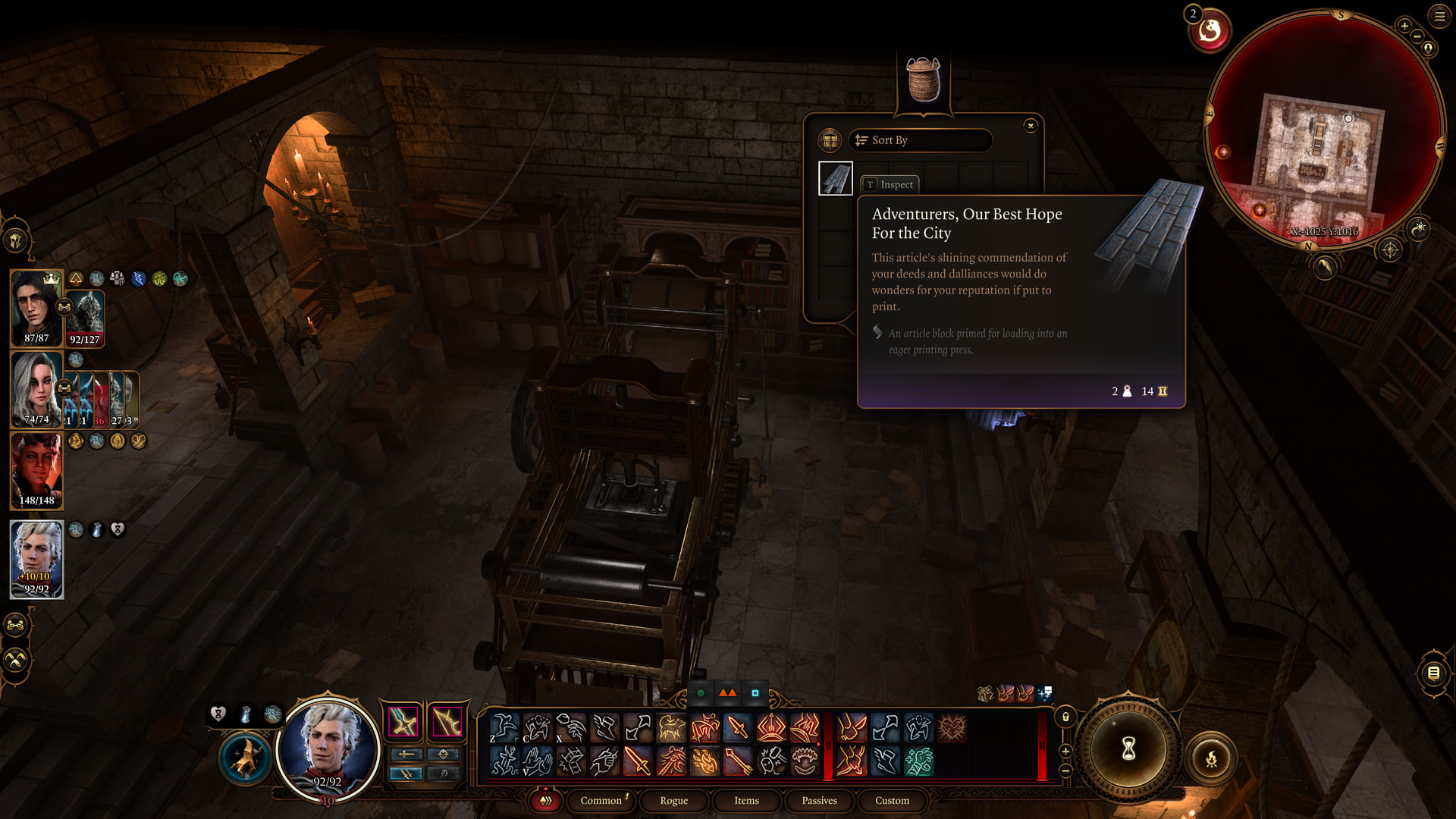Zoom out on the minimap
Viewport: 1456px width, 819px height.
tap(1417, 36)
